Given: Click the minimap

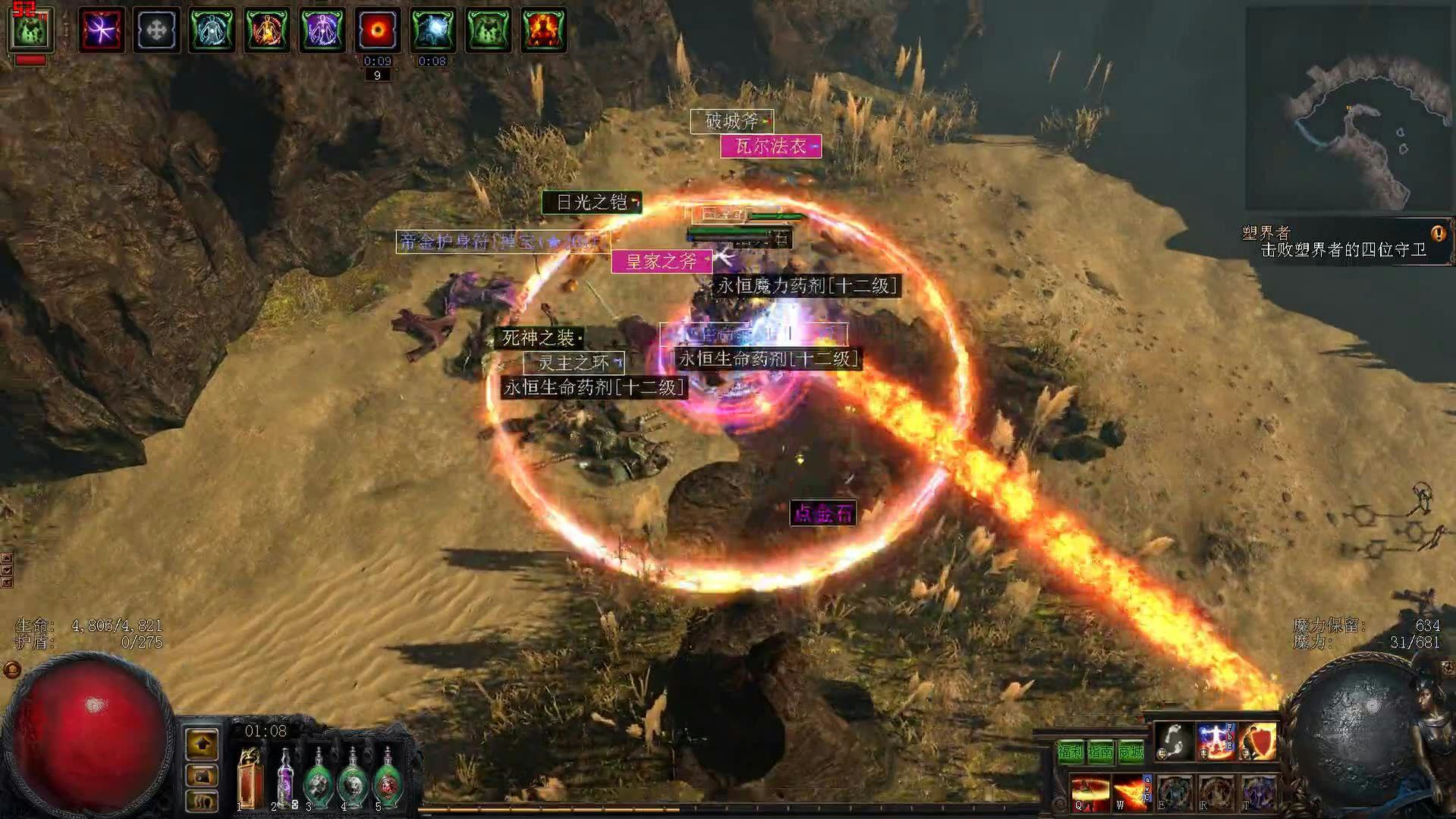Looking at the screenshot, I should (x=1349, y=110).
